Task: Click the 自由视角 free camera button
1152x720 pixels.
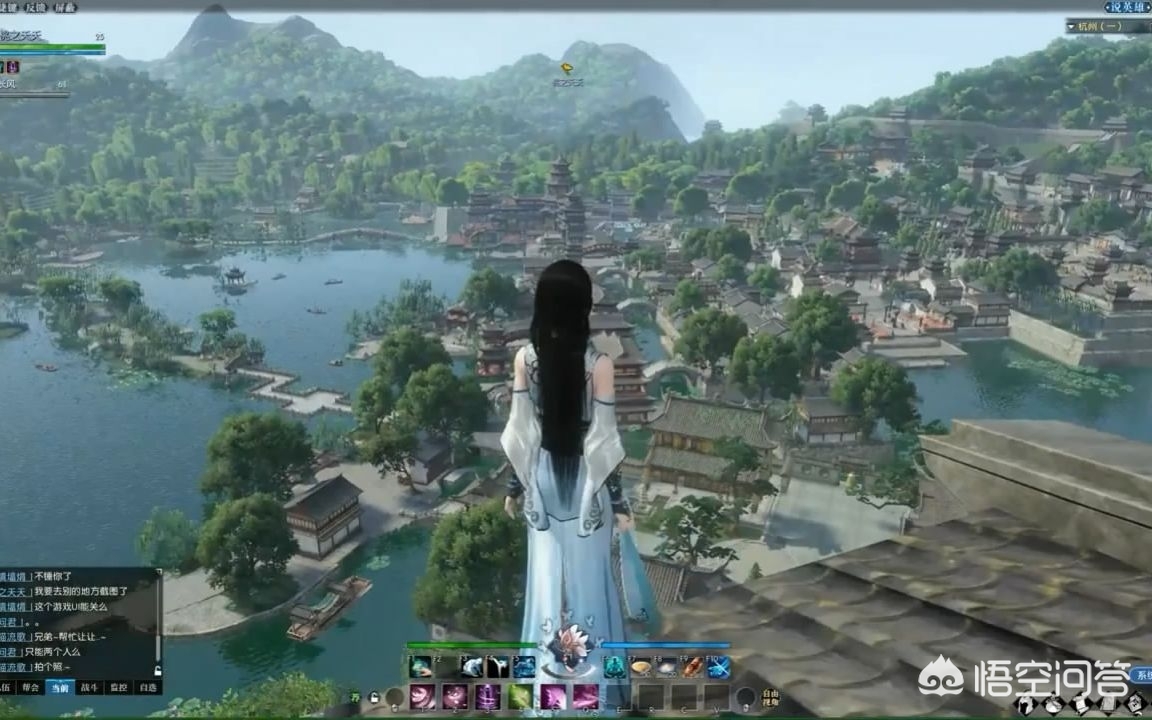Action: 770,696
